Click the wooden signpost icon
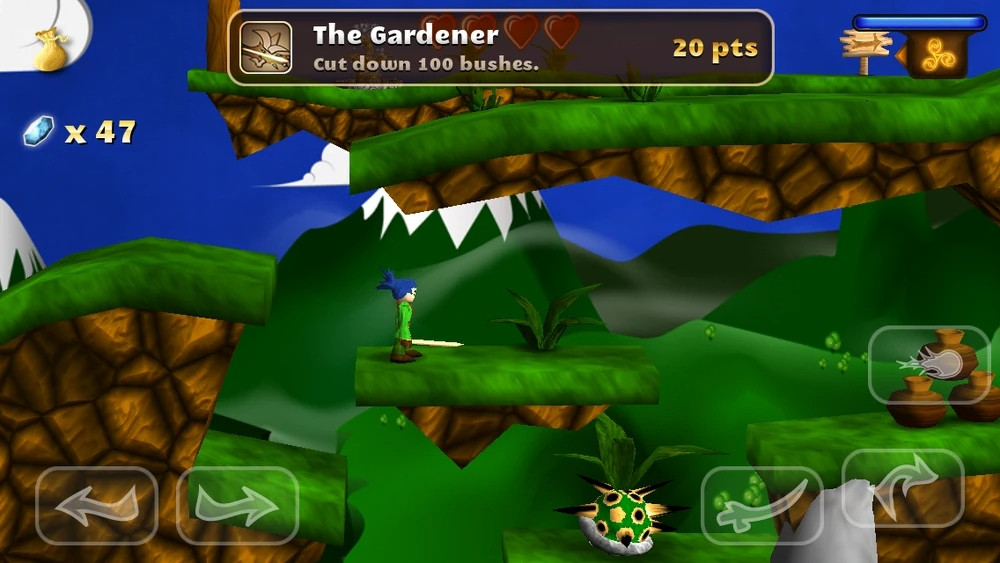This screenshot has width=1000, height=563. (x=865, y=49)
